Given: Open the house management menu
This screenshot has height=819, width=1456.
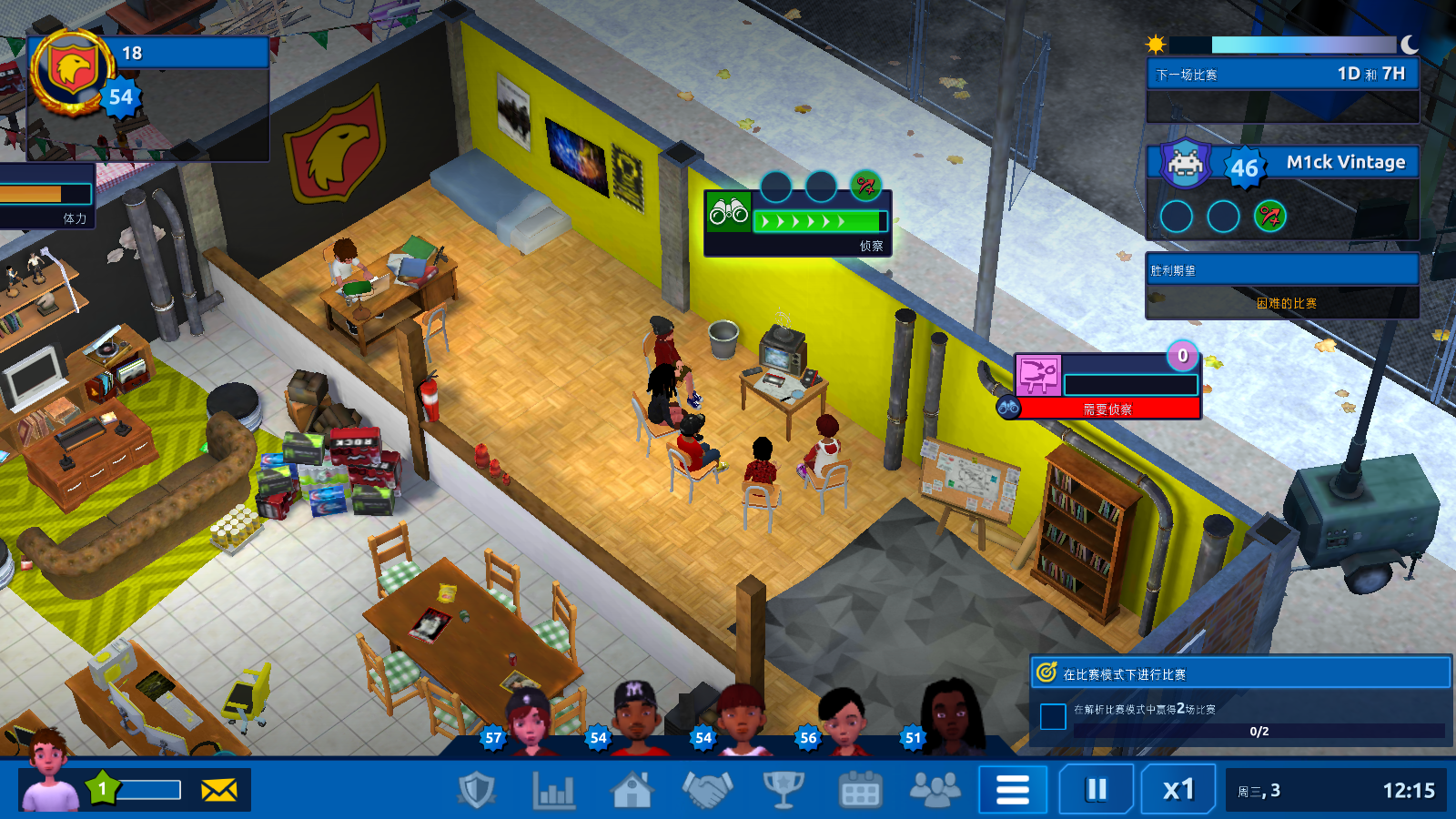Looking at the screenshot, I should click(x=632, y=790).
